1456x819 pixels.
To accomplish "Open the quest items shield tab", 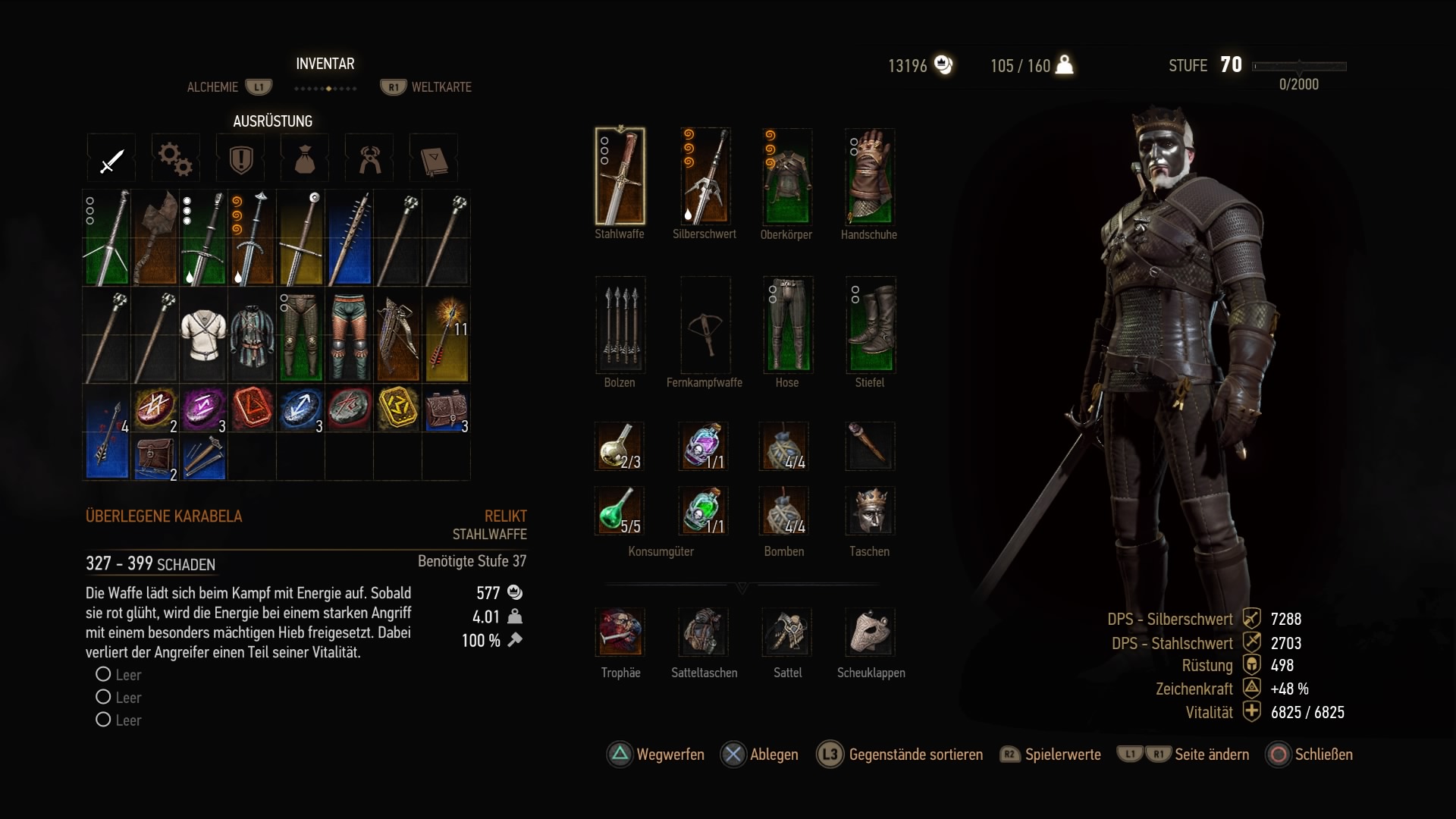I will (240, 159).
